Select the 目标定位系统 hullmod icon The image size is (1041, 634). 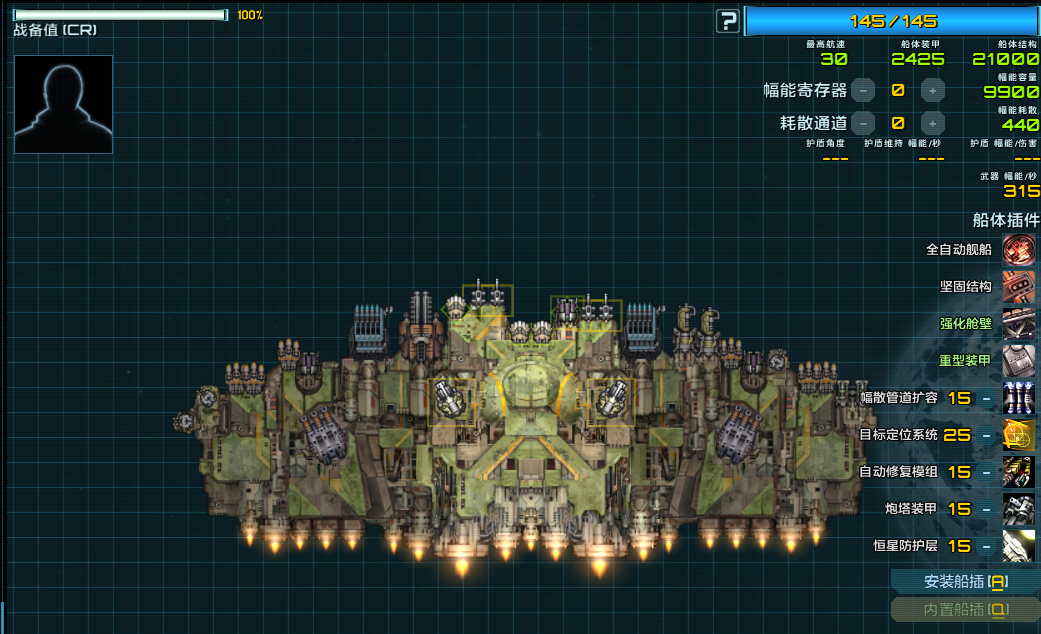[x=1019, y=435]
